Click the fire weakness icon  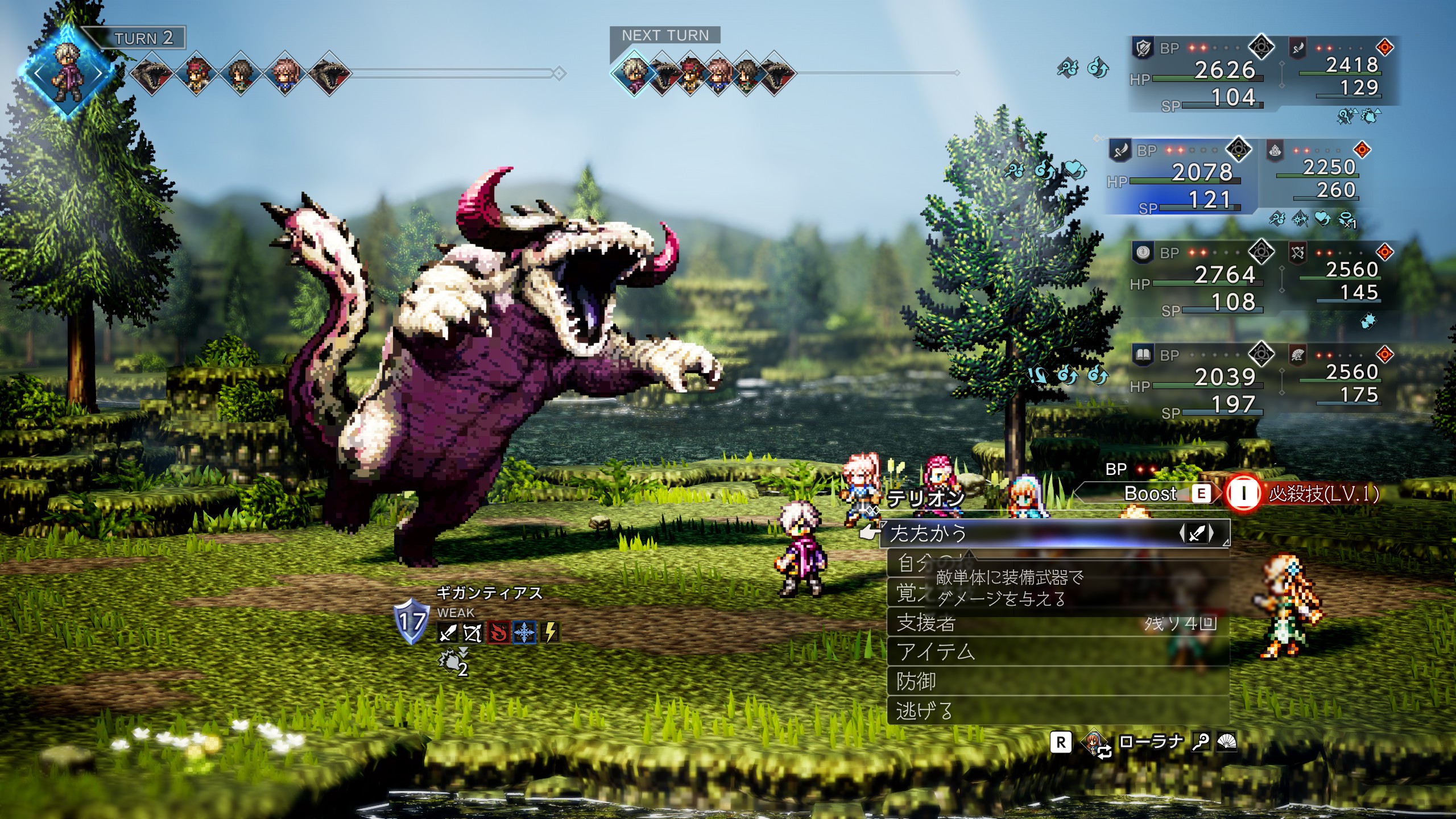point(499,632)
